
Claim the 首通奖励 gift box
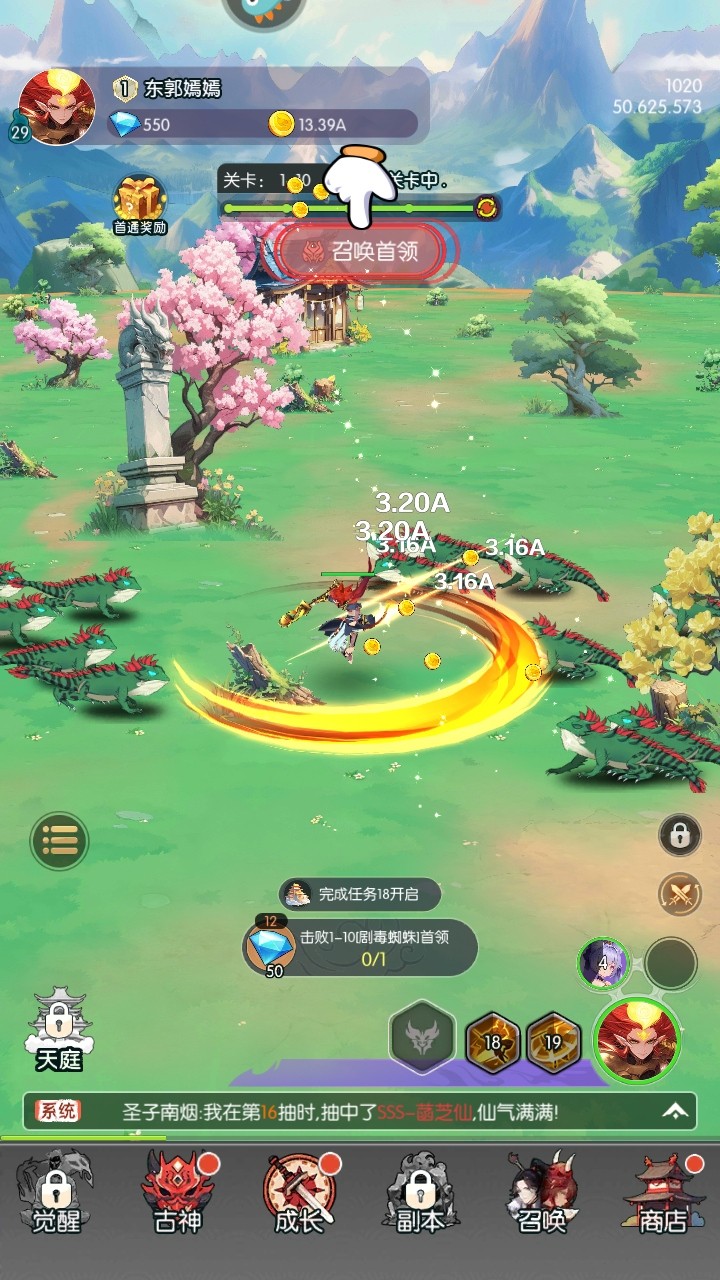pyautogui.click(x=140, y=203)
